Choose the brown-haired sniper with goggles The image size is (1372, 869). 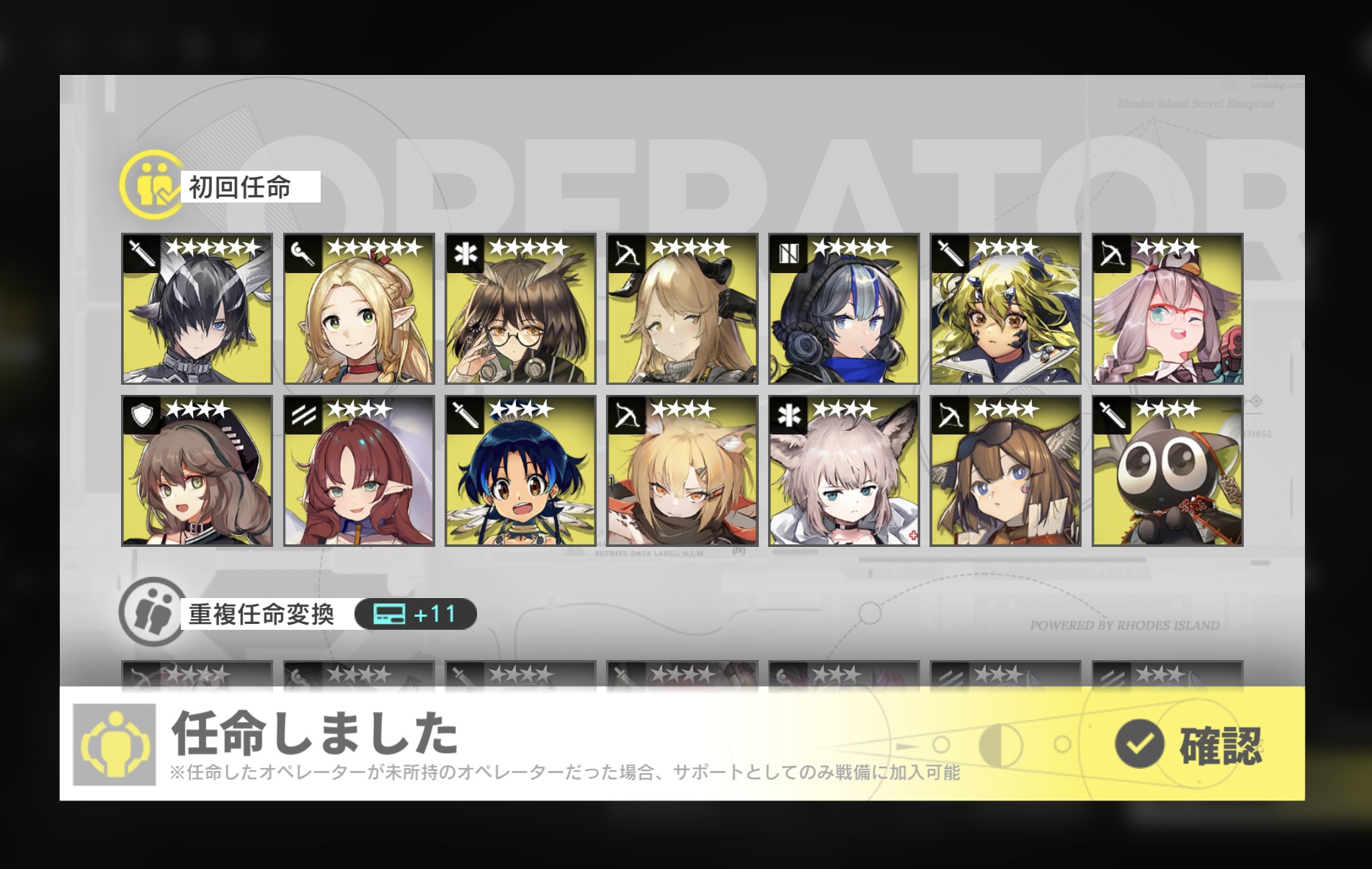pos(1005,471)
